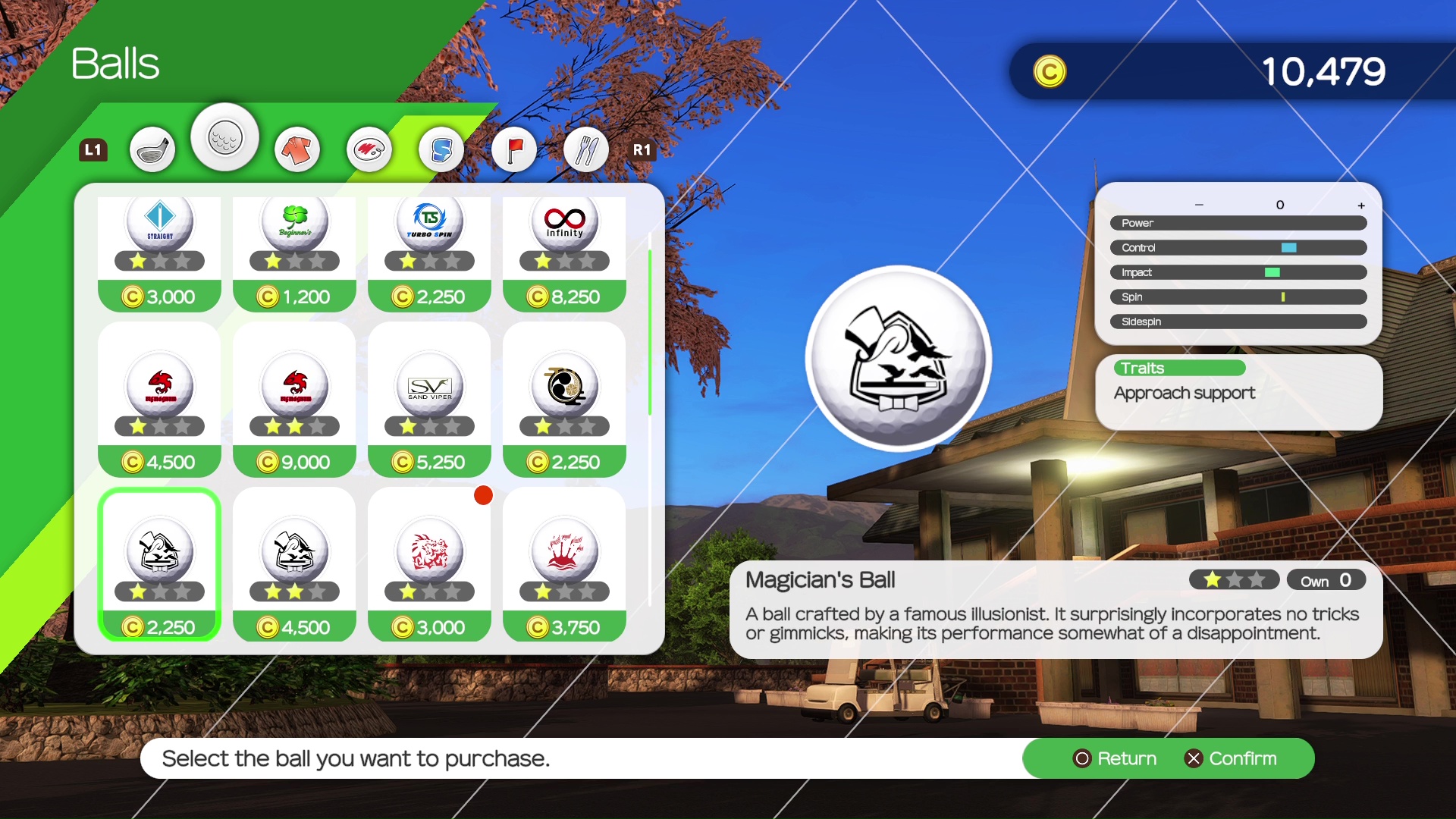Select the red splash ball for 3,750
This screenshot has width=1456, height=819.
tap(564, 564)
